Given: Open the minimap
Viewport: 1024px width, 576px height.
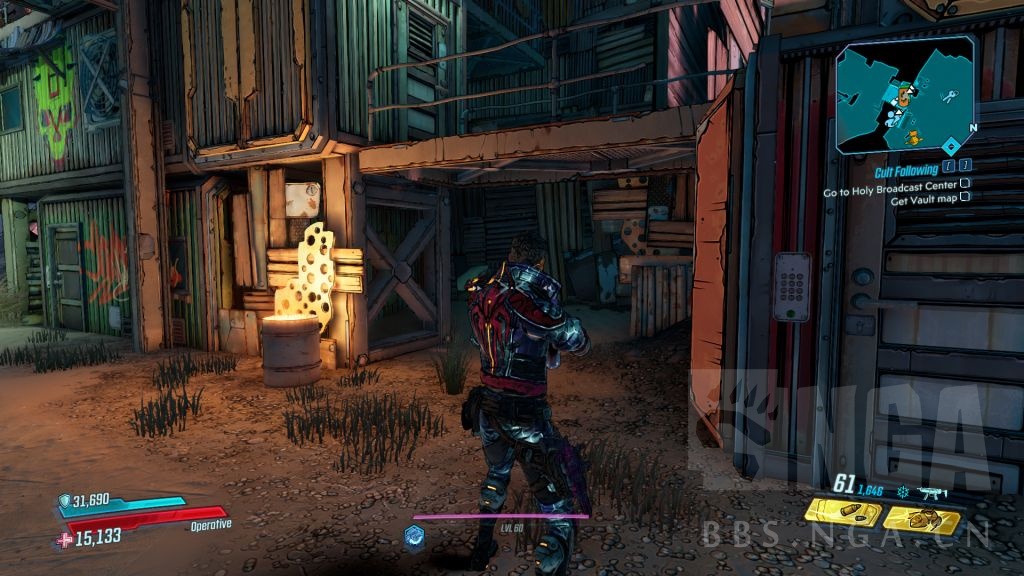Looking at the screenshot, I should [x=906, y=96].
